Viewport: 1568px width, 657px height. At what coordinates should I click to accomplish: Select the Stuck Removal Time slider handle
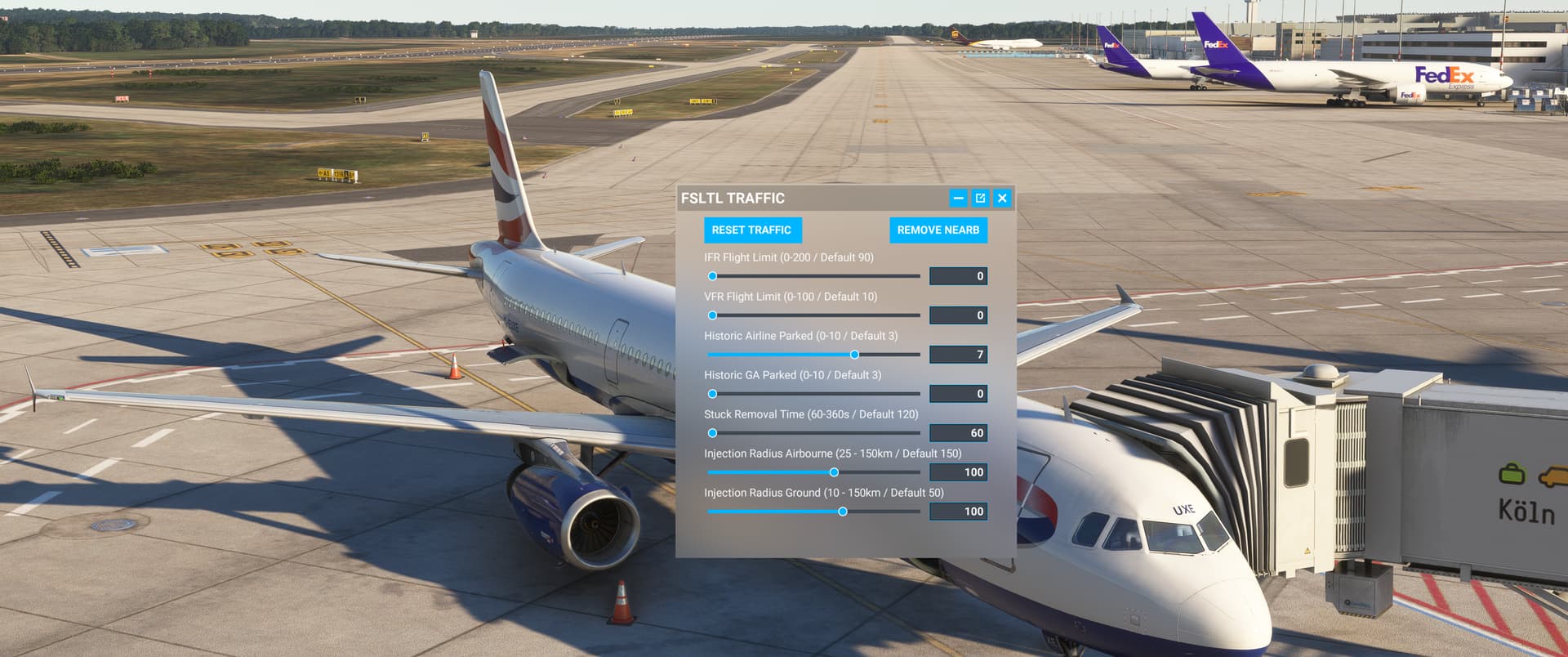coord(711,433)
